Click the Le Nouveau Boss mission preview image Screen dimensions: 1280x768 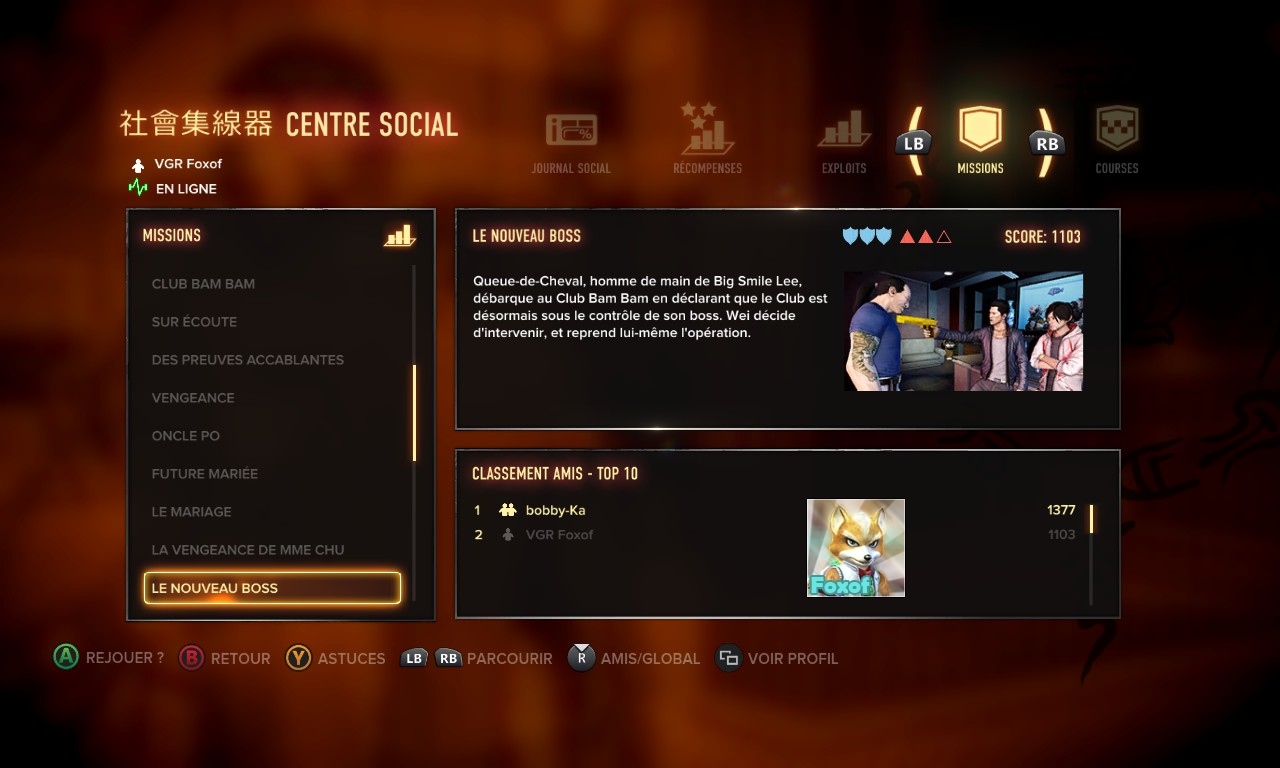coord(963,331)
